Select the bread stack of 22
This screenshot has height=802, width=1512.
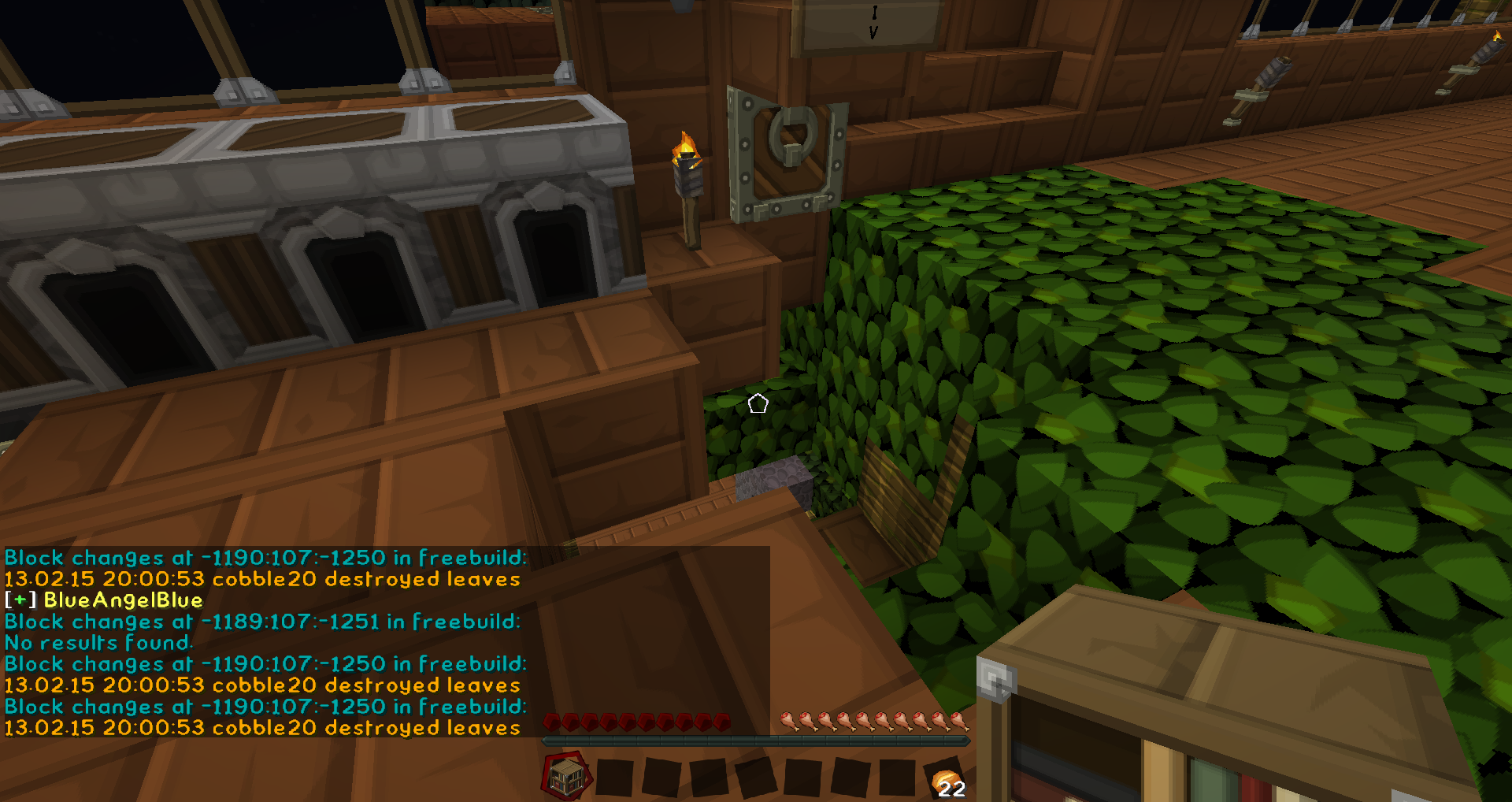[945, 781]
